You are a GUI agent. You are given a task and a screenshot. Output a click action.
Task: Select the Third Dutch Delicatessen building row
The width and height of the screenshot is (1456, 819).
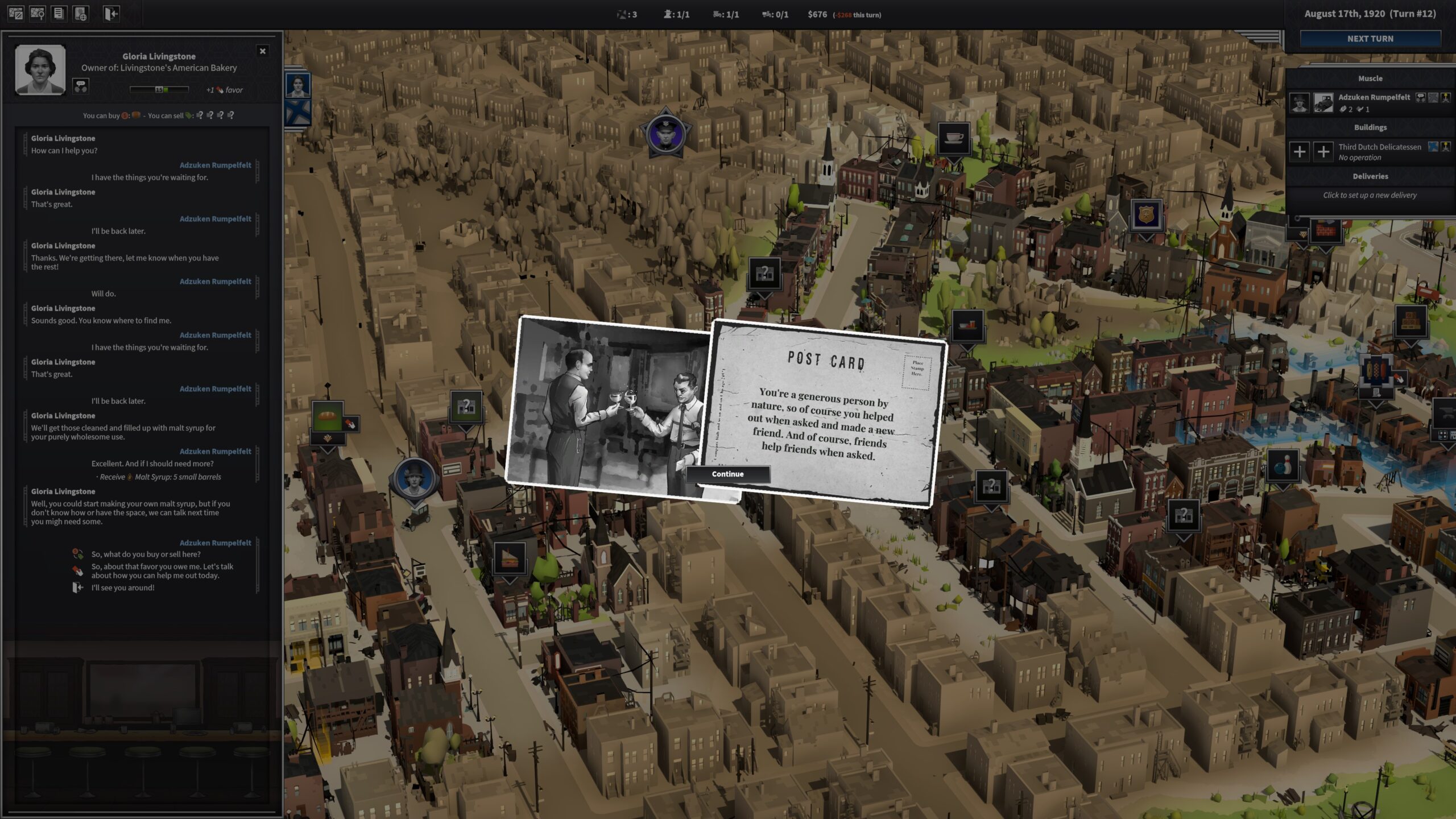[x=1379, y=151]
